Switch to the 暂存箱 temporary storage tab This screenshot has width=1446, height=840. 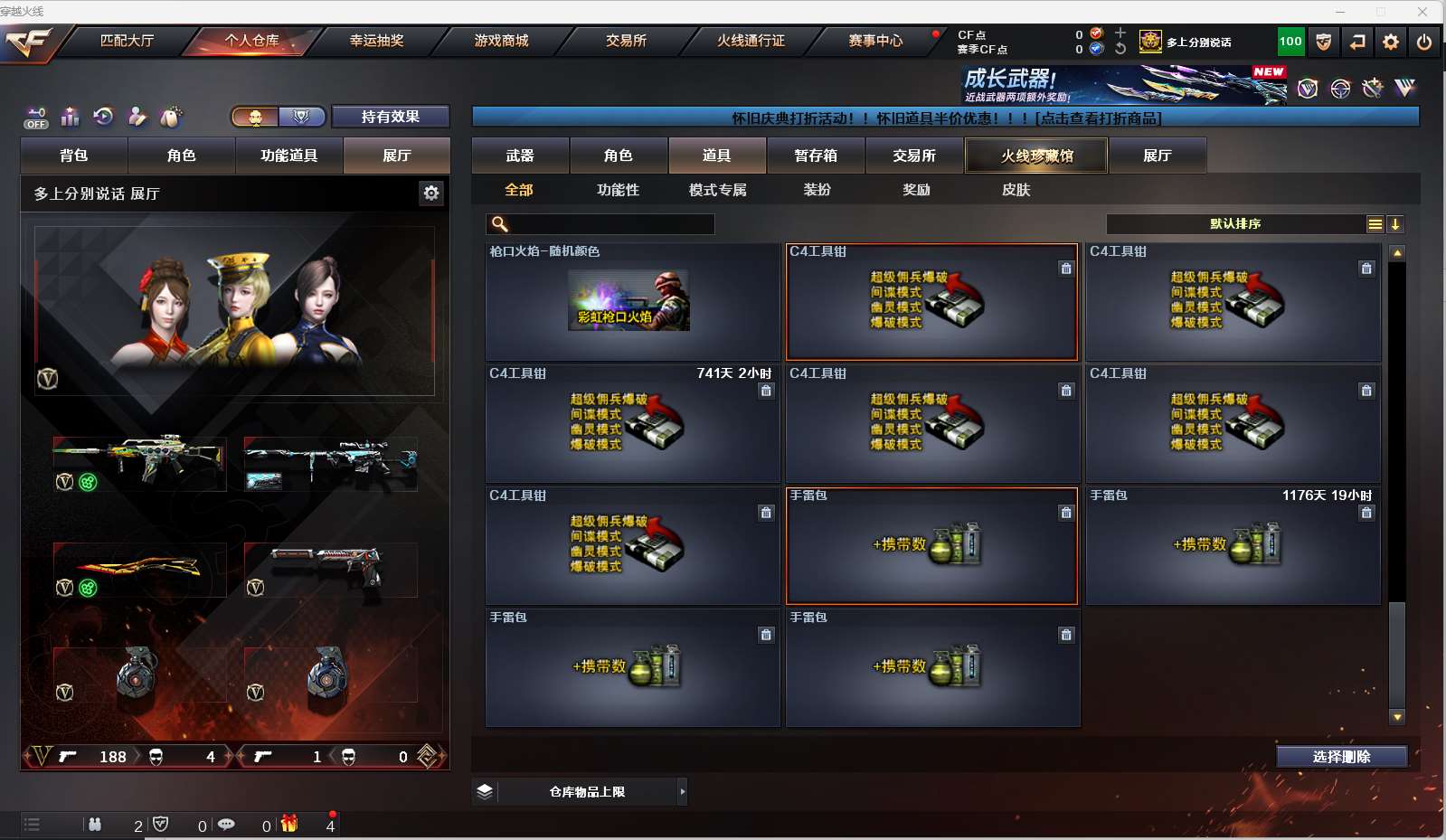point(816,156)
